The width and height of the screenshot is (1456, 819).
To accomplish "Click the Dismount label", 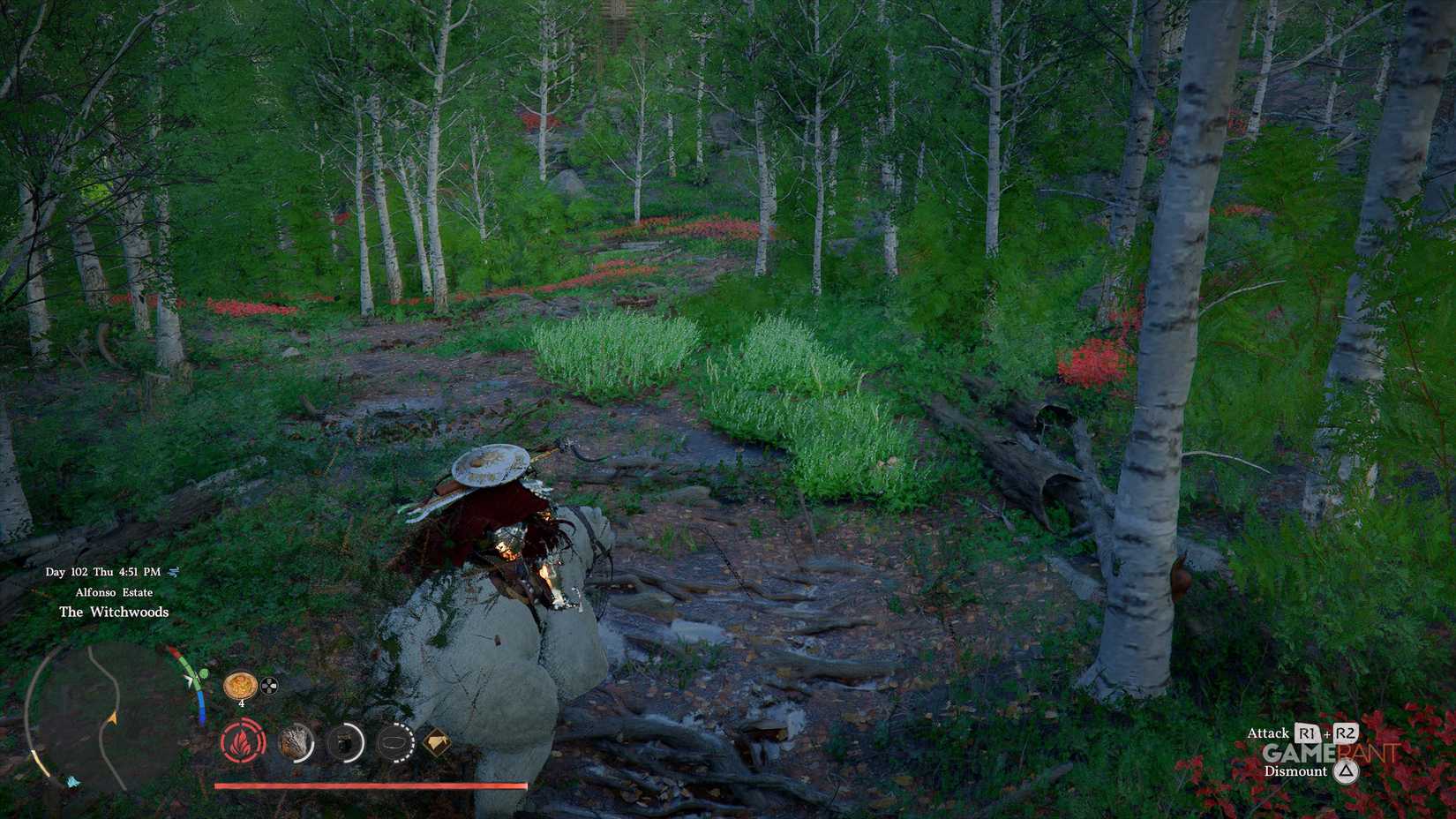I will coord(1296,770).
